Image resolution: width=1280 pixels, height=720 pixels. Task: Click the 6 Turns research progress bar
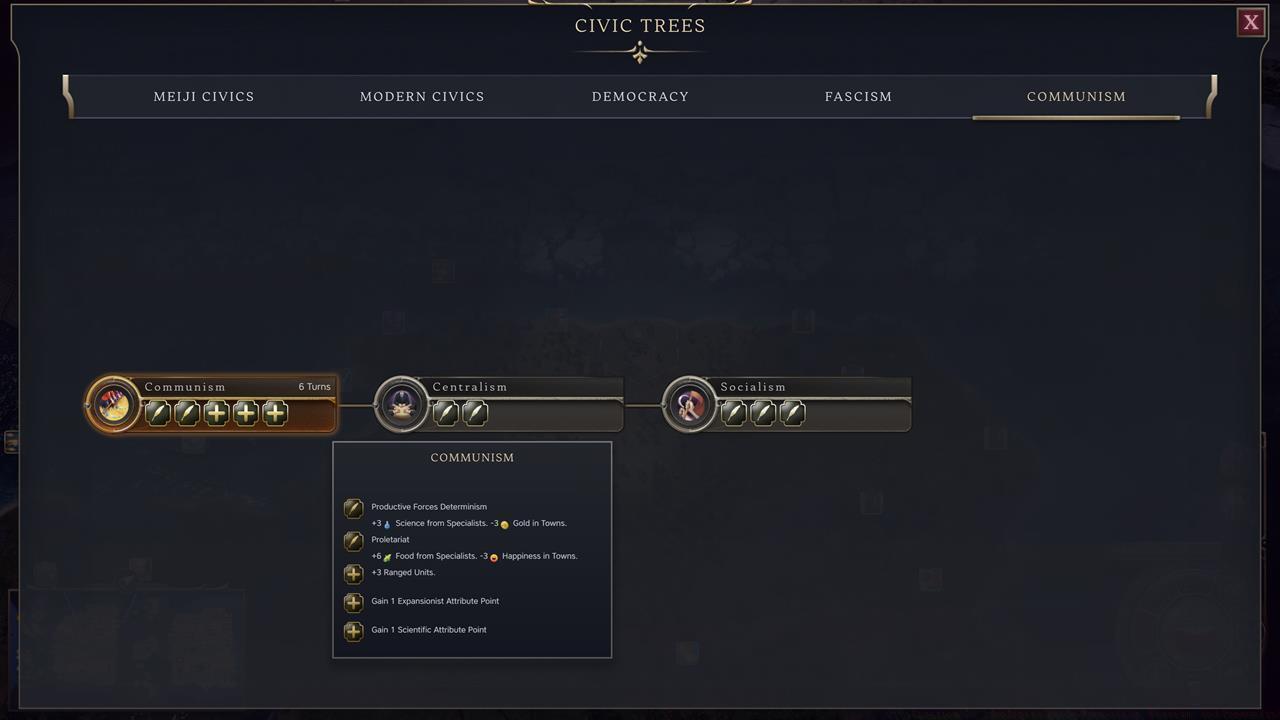(x=314, y=387)
